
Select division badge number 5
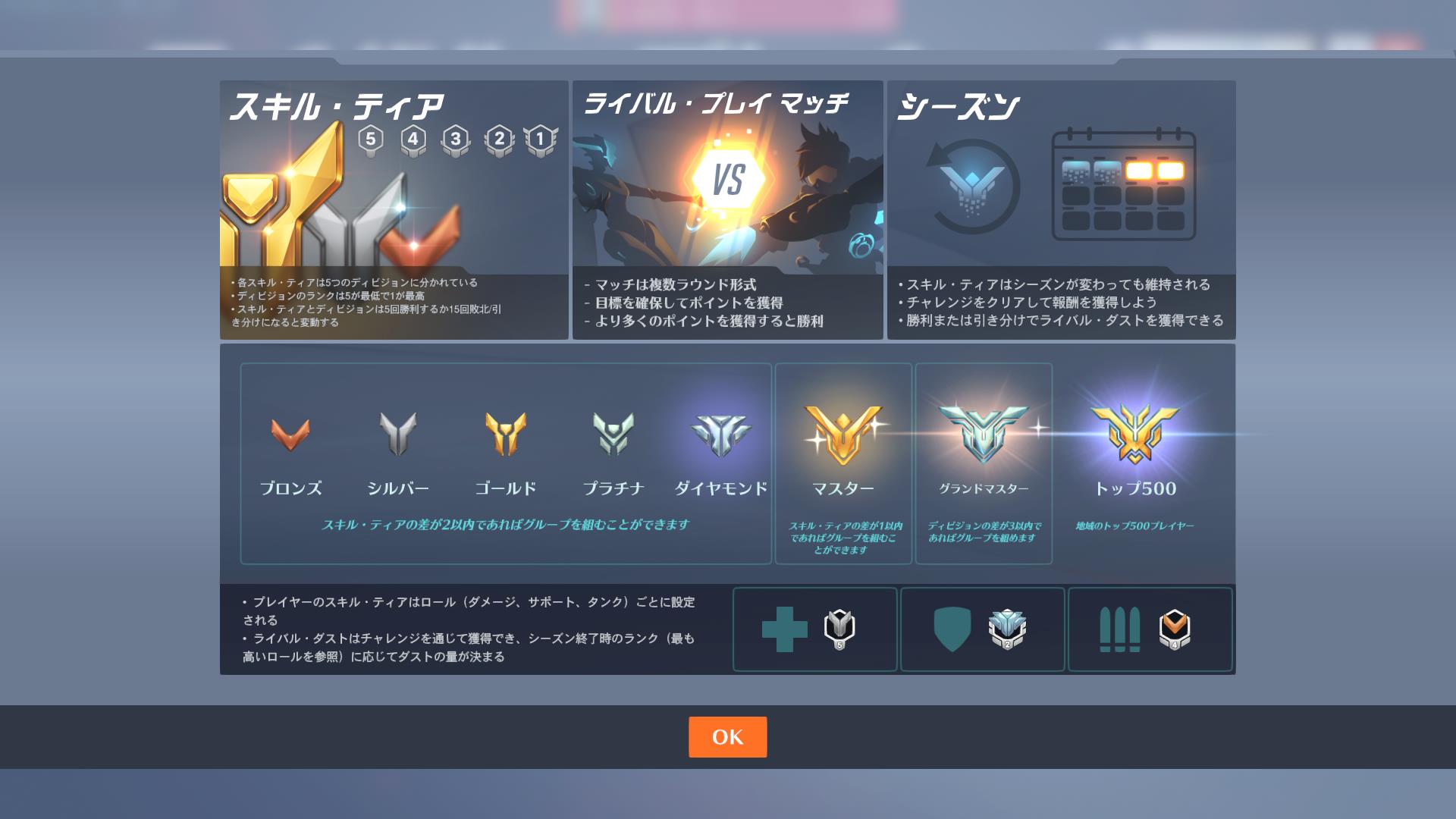(371, 139)
